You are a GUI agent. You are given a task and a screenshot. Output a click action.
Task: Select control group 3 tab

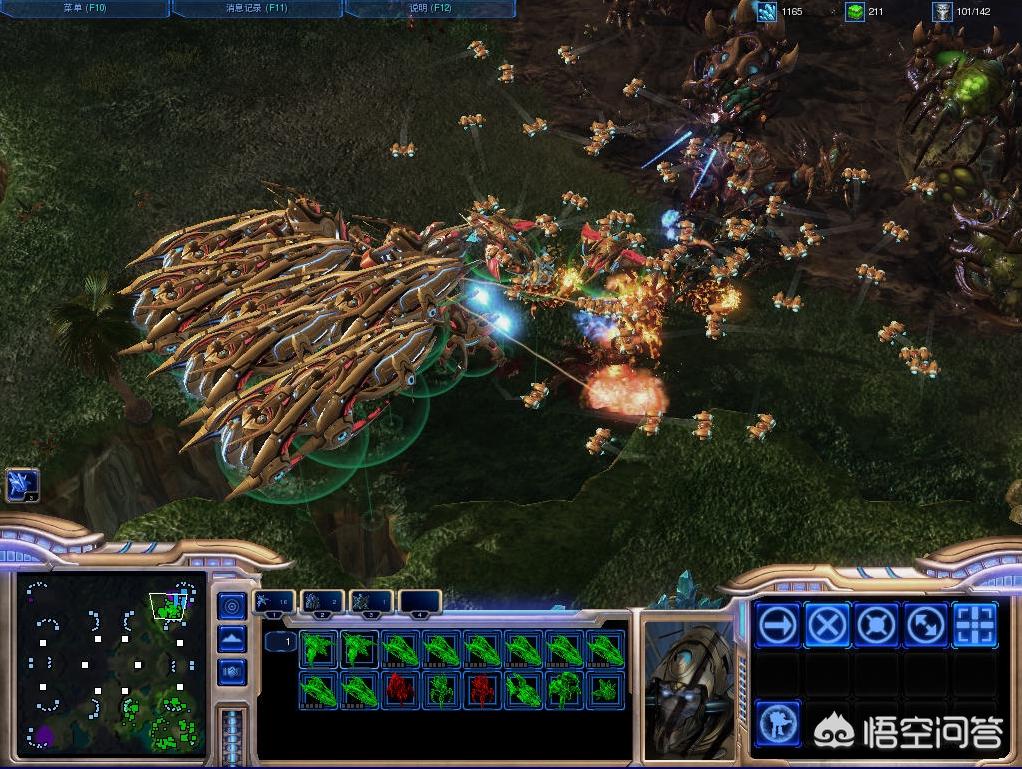point(371,602)
